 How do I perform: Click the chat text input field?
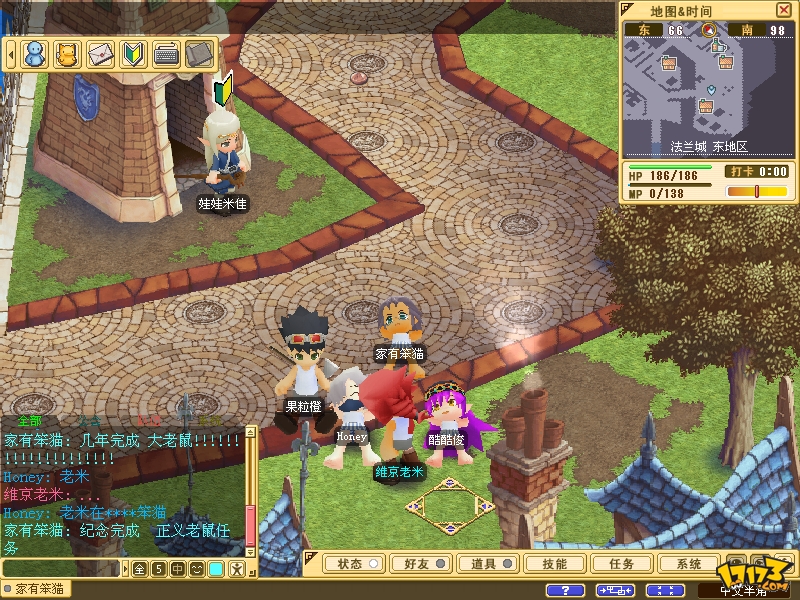coord(60,569)
